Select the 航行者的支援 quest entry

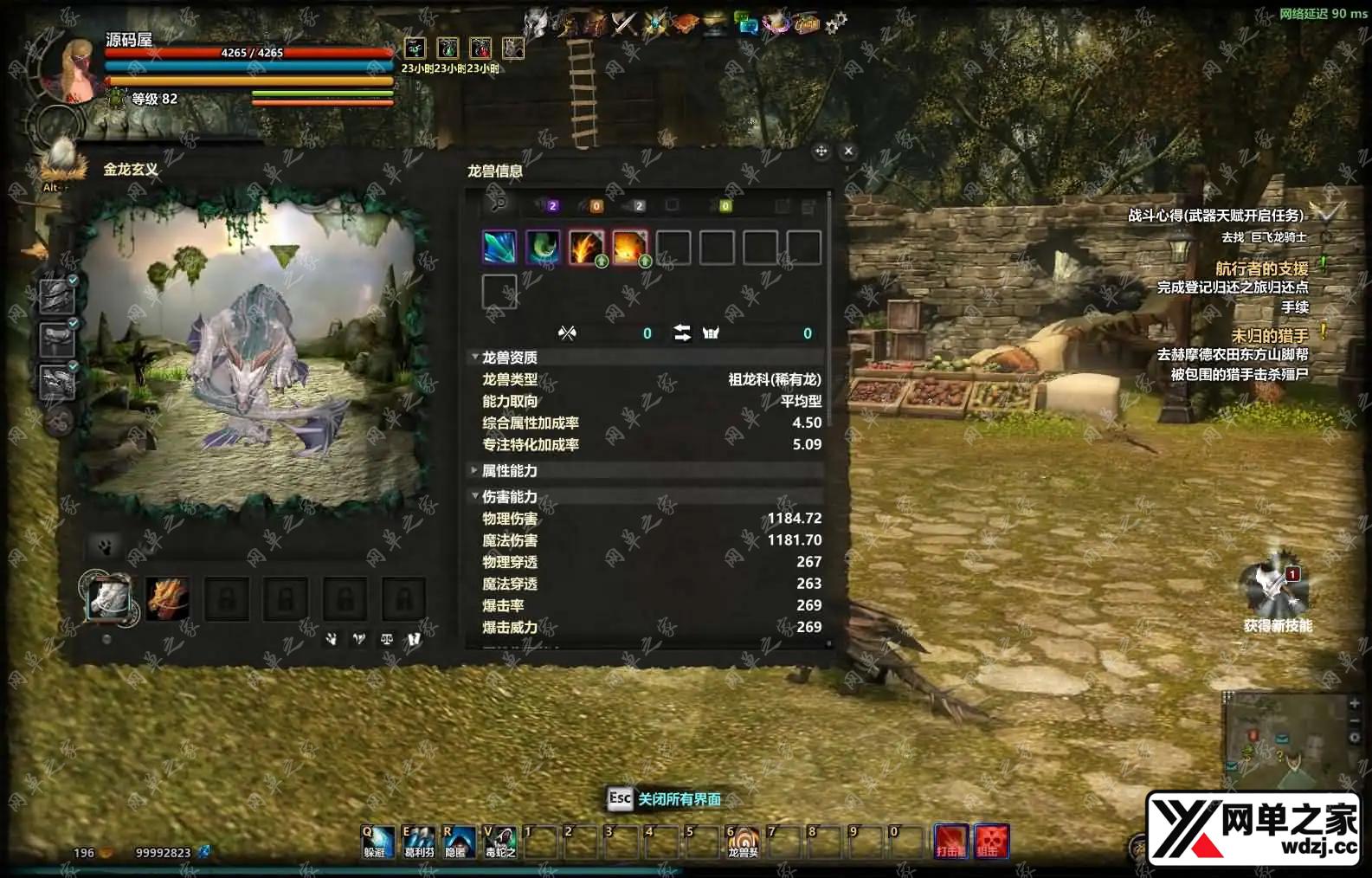1261,268
